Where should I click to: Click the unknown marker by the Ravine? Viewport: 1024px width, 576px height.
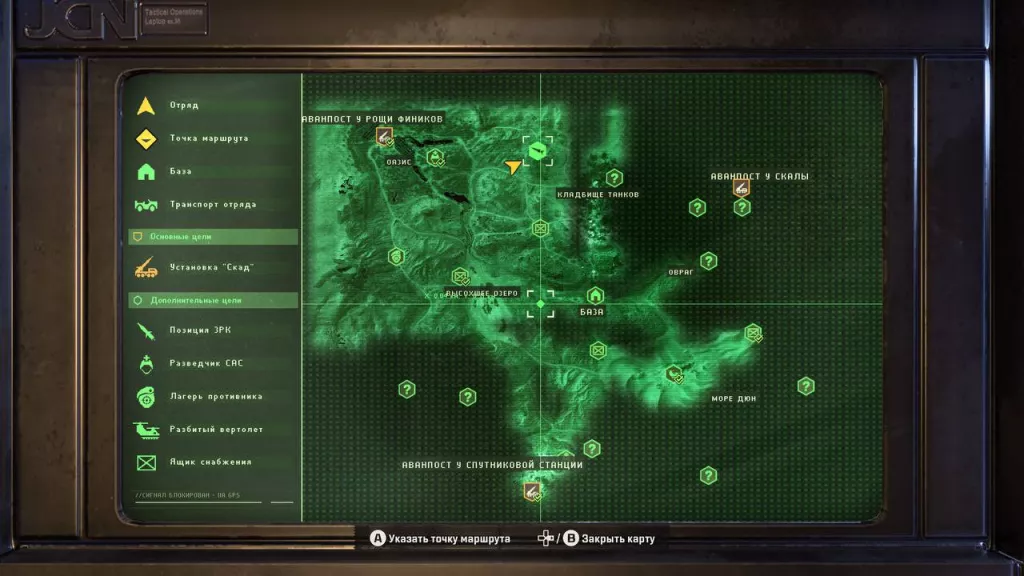click(708, 261)
